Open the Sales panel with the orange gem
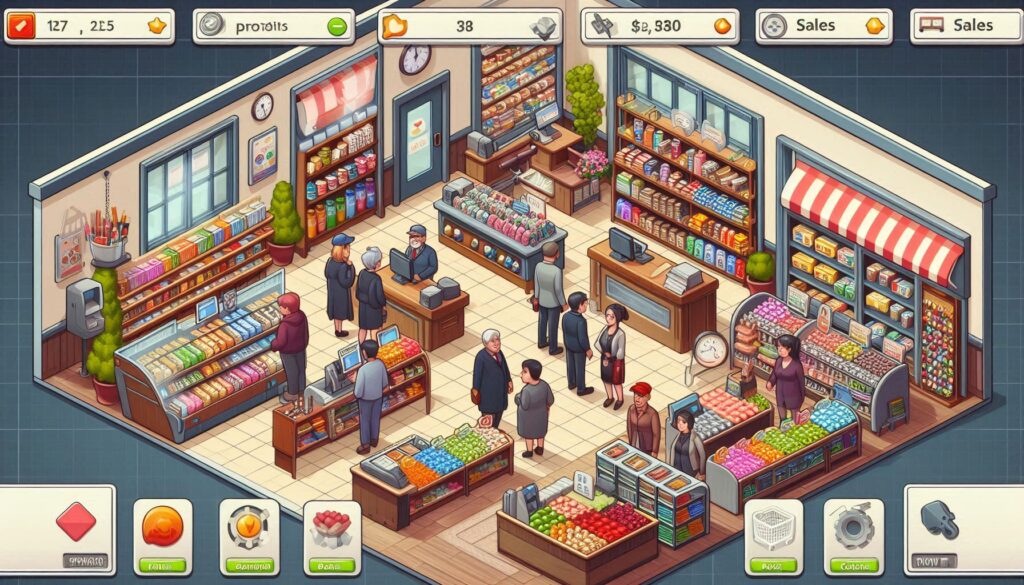1024x585 pixels. pyautogui.click(x=823, y=27)
